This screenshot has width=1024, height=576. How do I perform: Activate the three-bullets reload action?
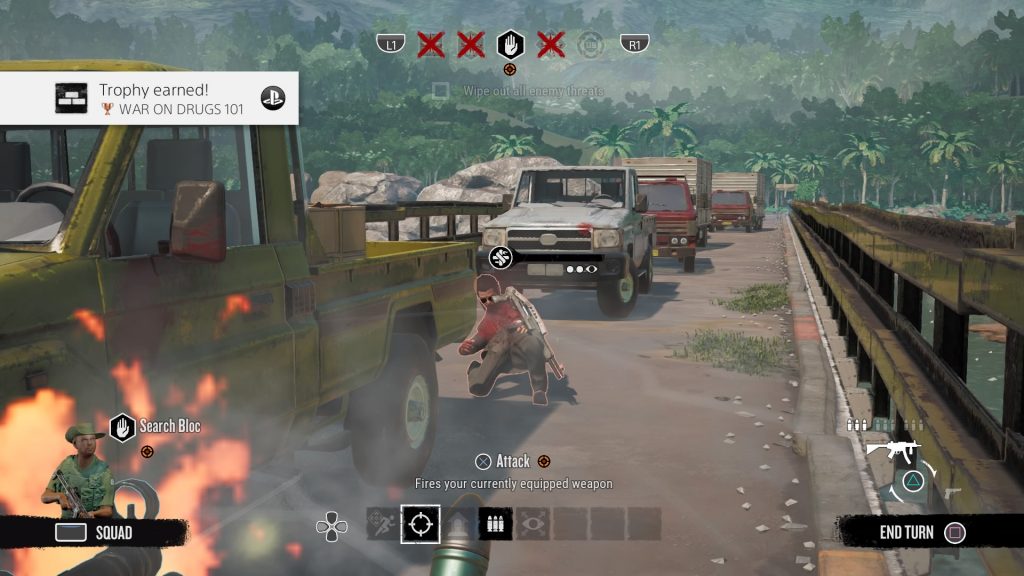tap(496, 524)
